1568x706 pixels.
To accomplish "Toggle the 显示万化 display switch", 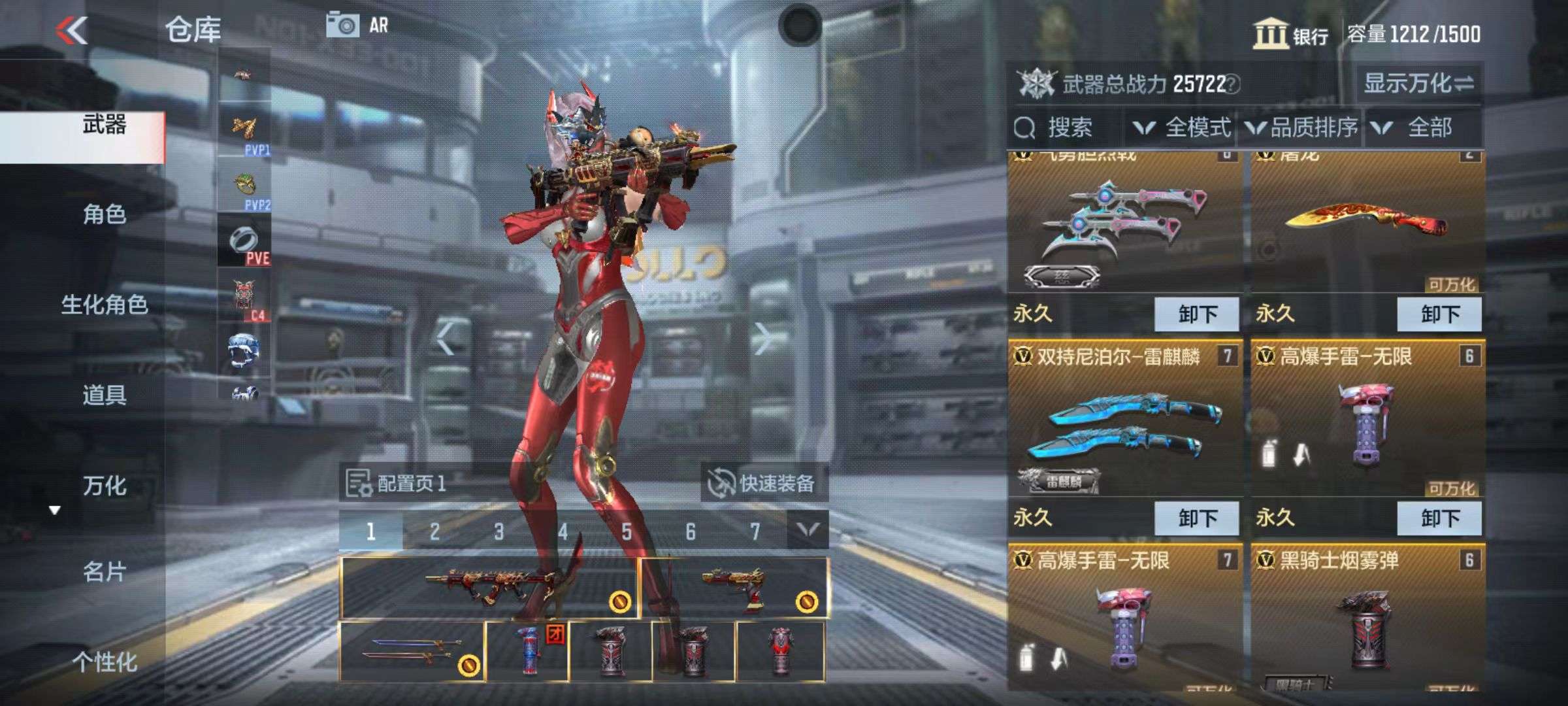I will click(x=1418, y=84).
